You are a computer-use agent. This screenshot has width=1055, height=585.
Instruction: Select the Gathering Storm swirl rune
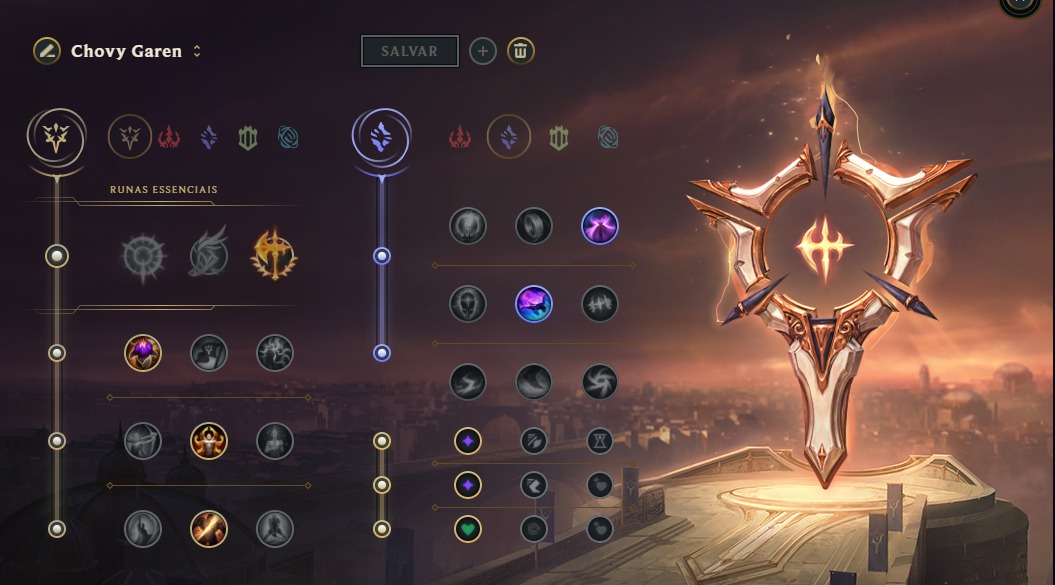(x=600, y=381)
